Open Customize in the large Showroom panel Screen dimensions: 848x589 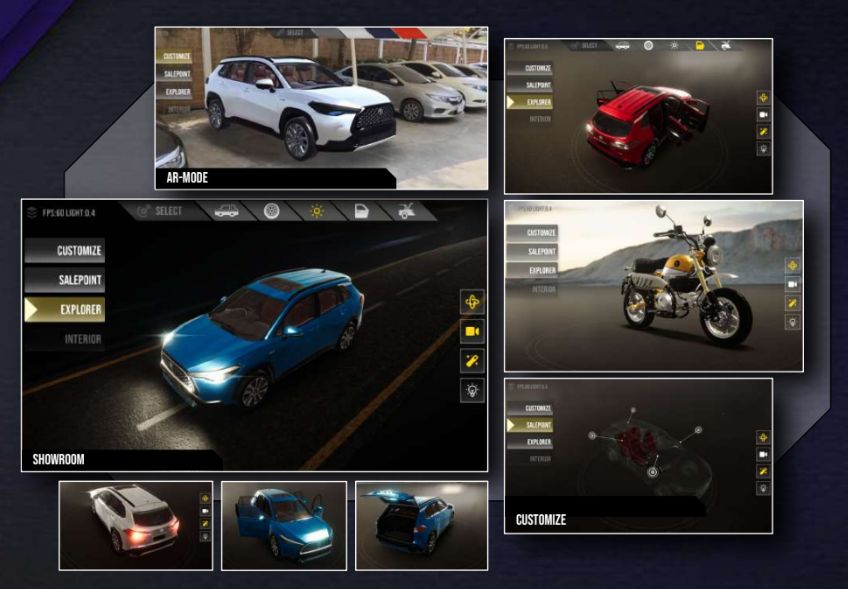click(65, 251)
